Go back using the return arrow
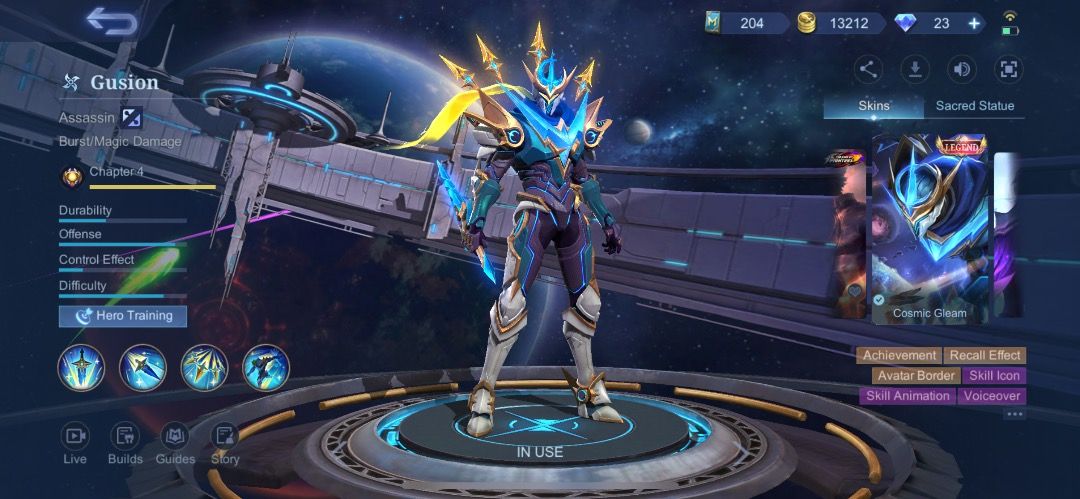 pyautogui.click(x=111, y=21)
